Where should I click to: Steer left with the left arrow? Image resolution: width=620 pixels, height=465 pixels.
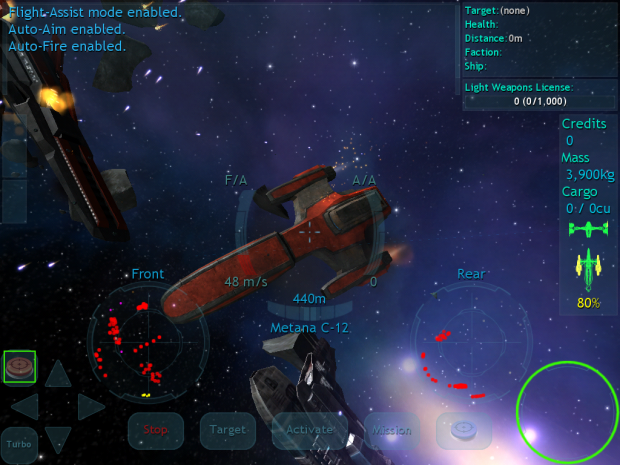tap(25, 407)
